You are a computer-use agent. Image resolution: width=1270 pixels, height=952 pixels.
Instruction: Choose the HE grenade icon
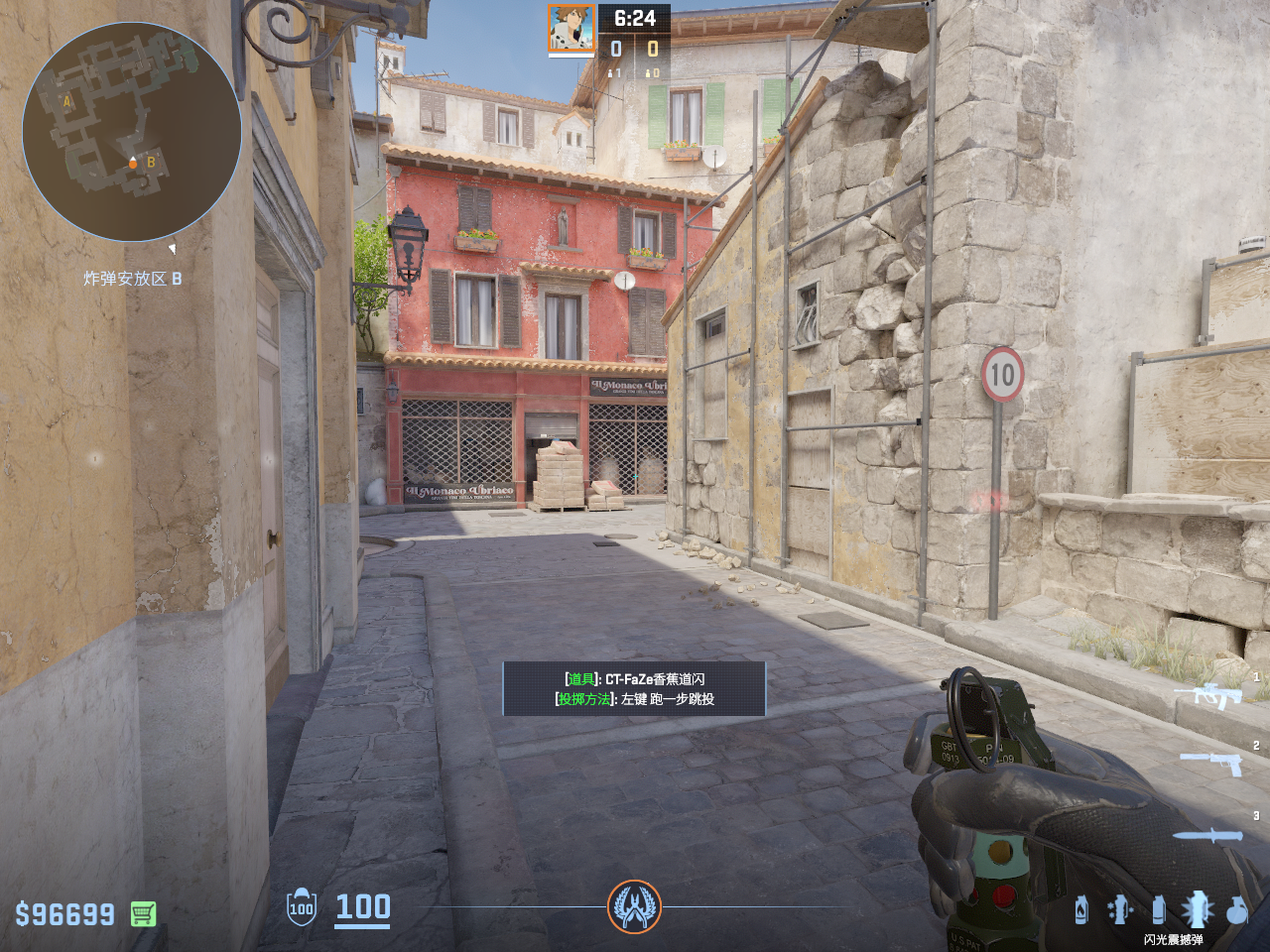coord(1237,909)
